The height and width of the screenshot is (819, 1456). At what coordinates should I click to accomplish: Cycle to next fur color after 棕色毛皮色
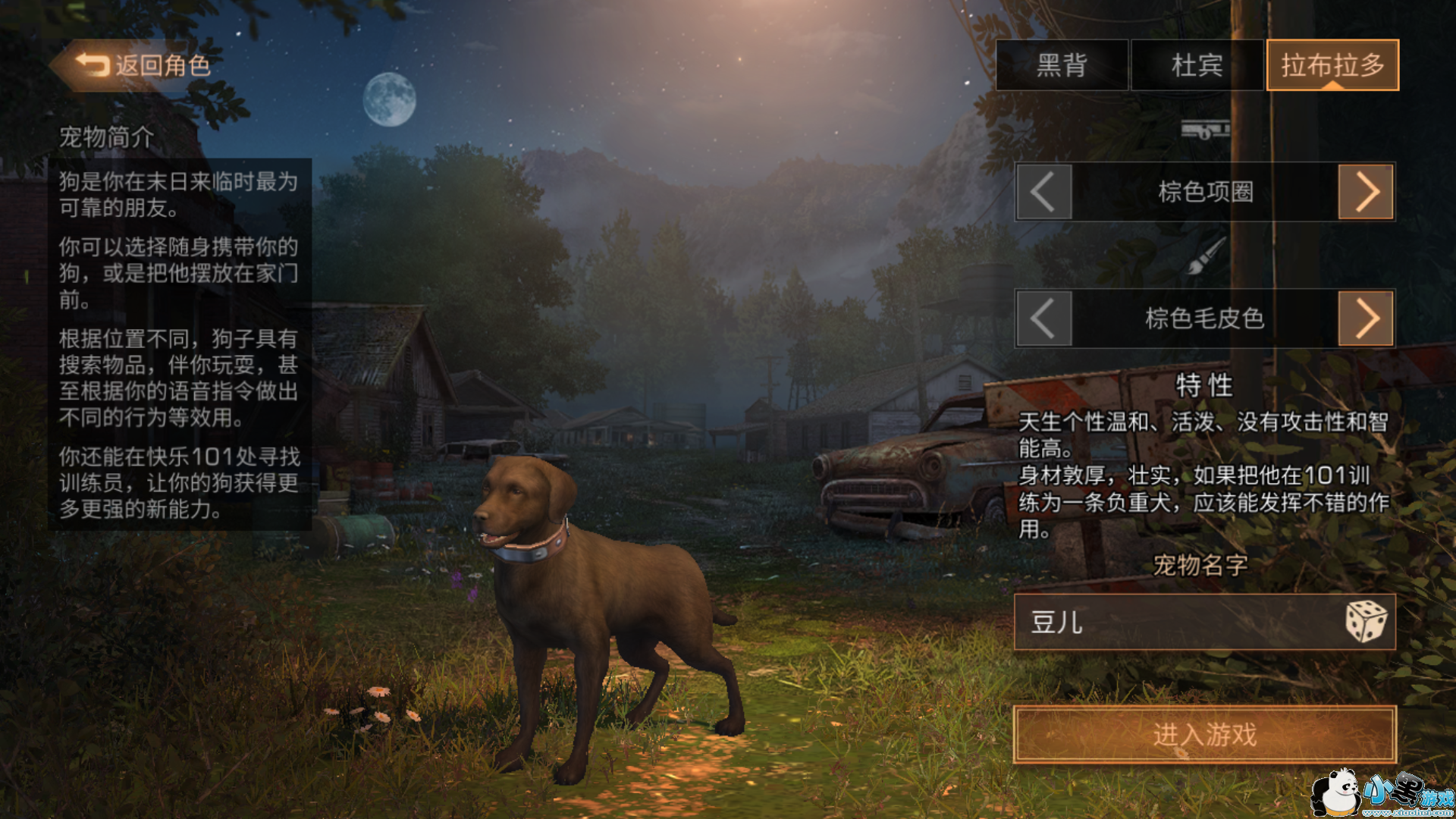click(x=1366, y=318)
